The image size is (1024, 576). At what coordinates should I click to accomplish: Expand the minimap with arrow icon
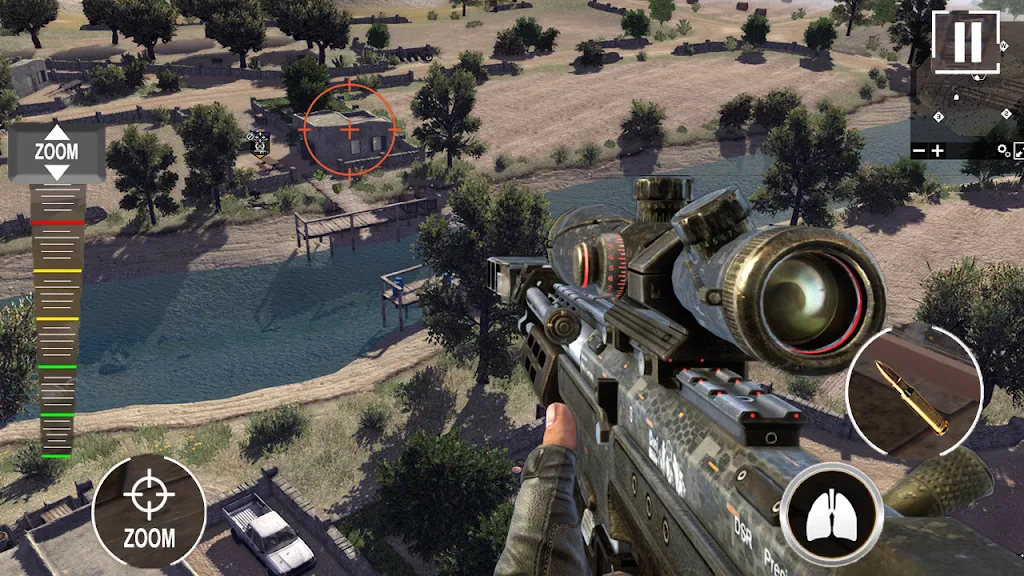click(1018, 151)
